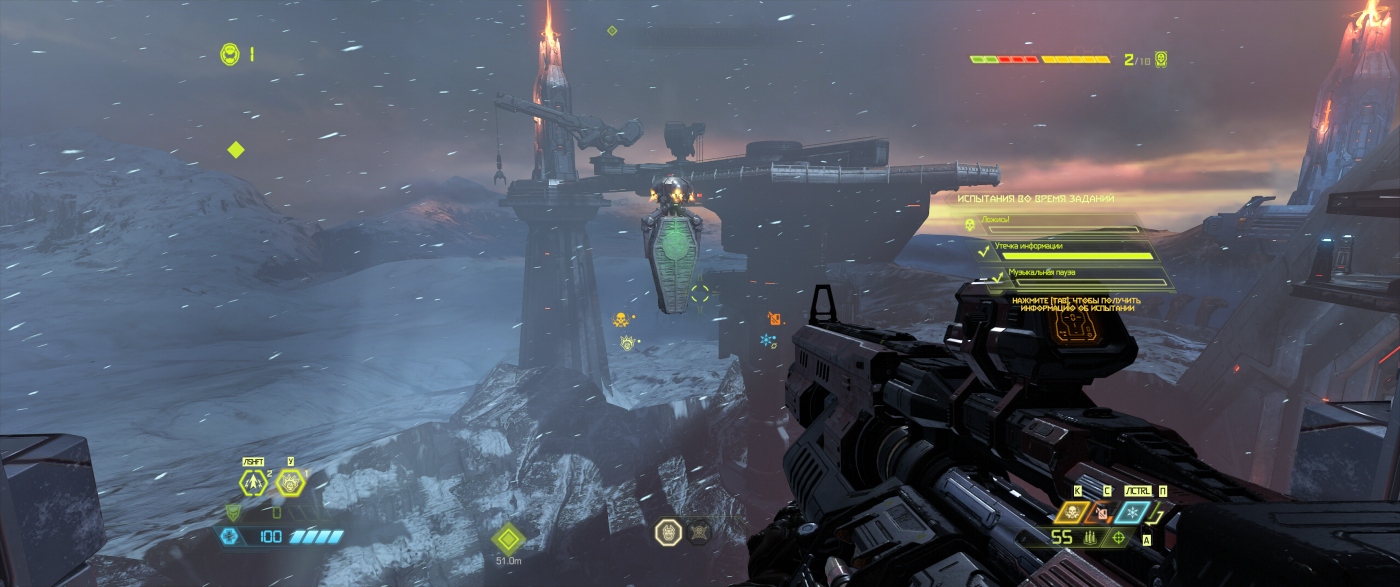Viewport: 1400px width, 587px height.
Task: Click the extra lives helmet icon
Action: click(230, 54)
